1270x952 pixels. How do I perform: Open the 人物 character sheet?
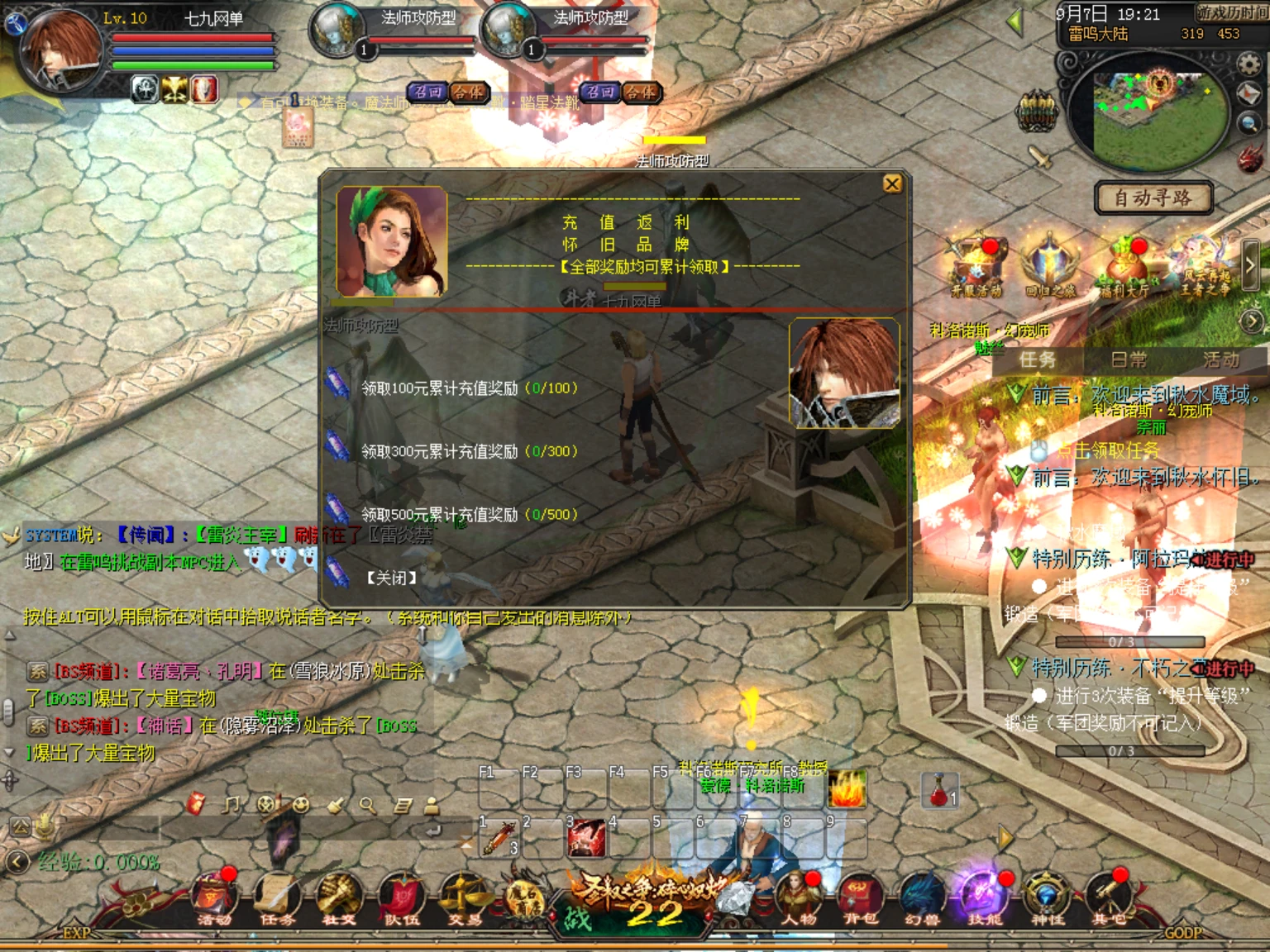click(x=798, y=899)
